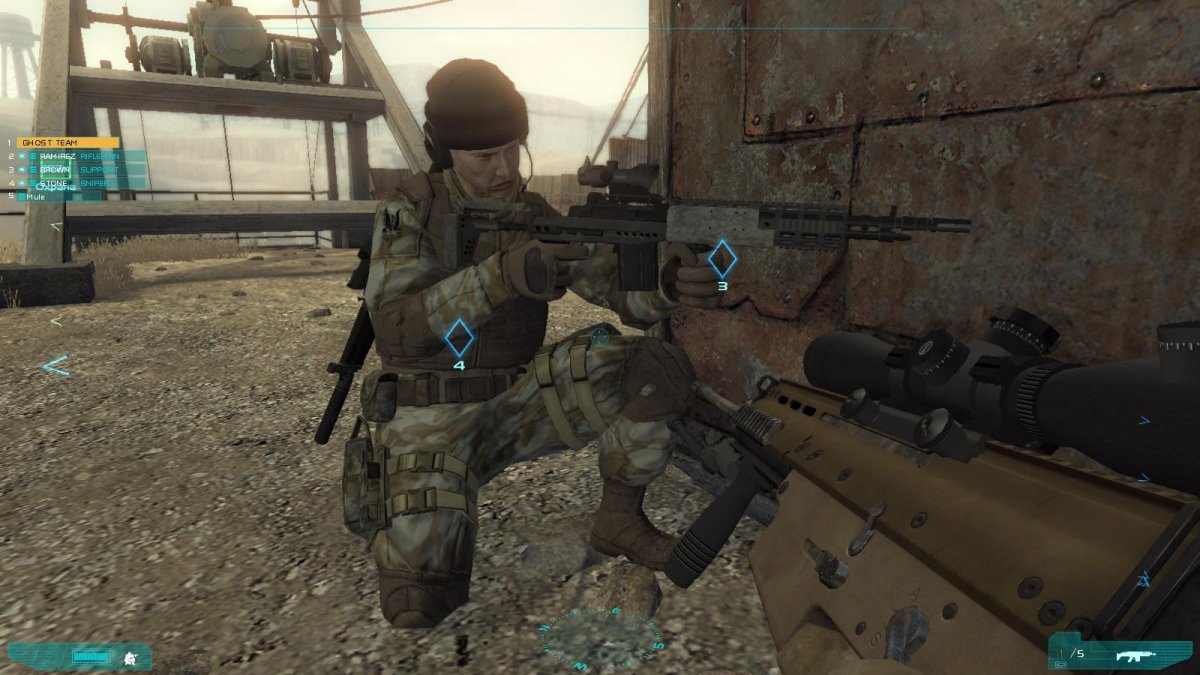This screenshot has height=675, width=1200.
Task: Click the rifle weapon icon
Action: (x=1134, y=656)
